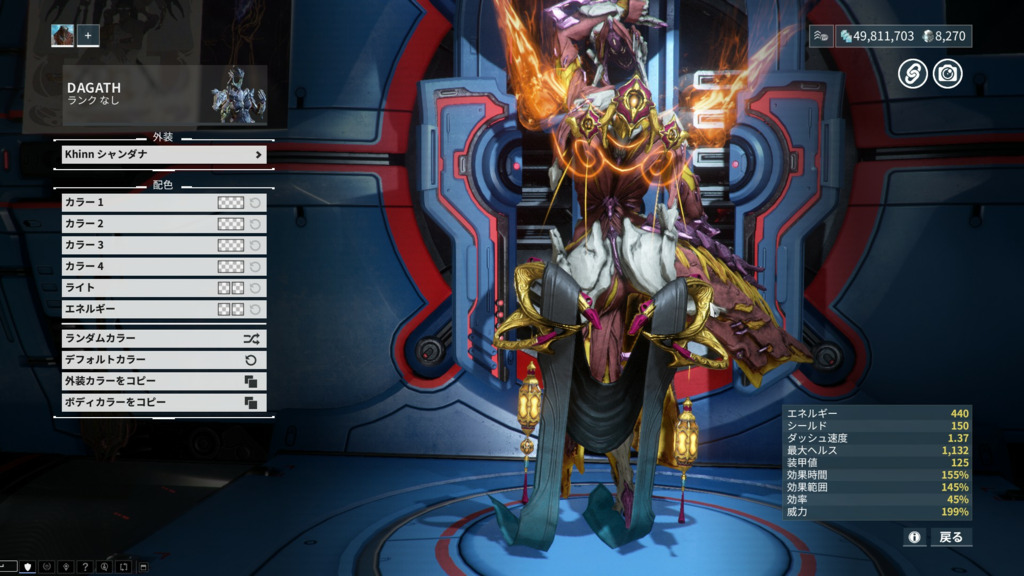Viewport: 1024px width, 576px height.
Task: Click the chain link share icon
Action: coord(912,73)
